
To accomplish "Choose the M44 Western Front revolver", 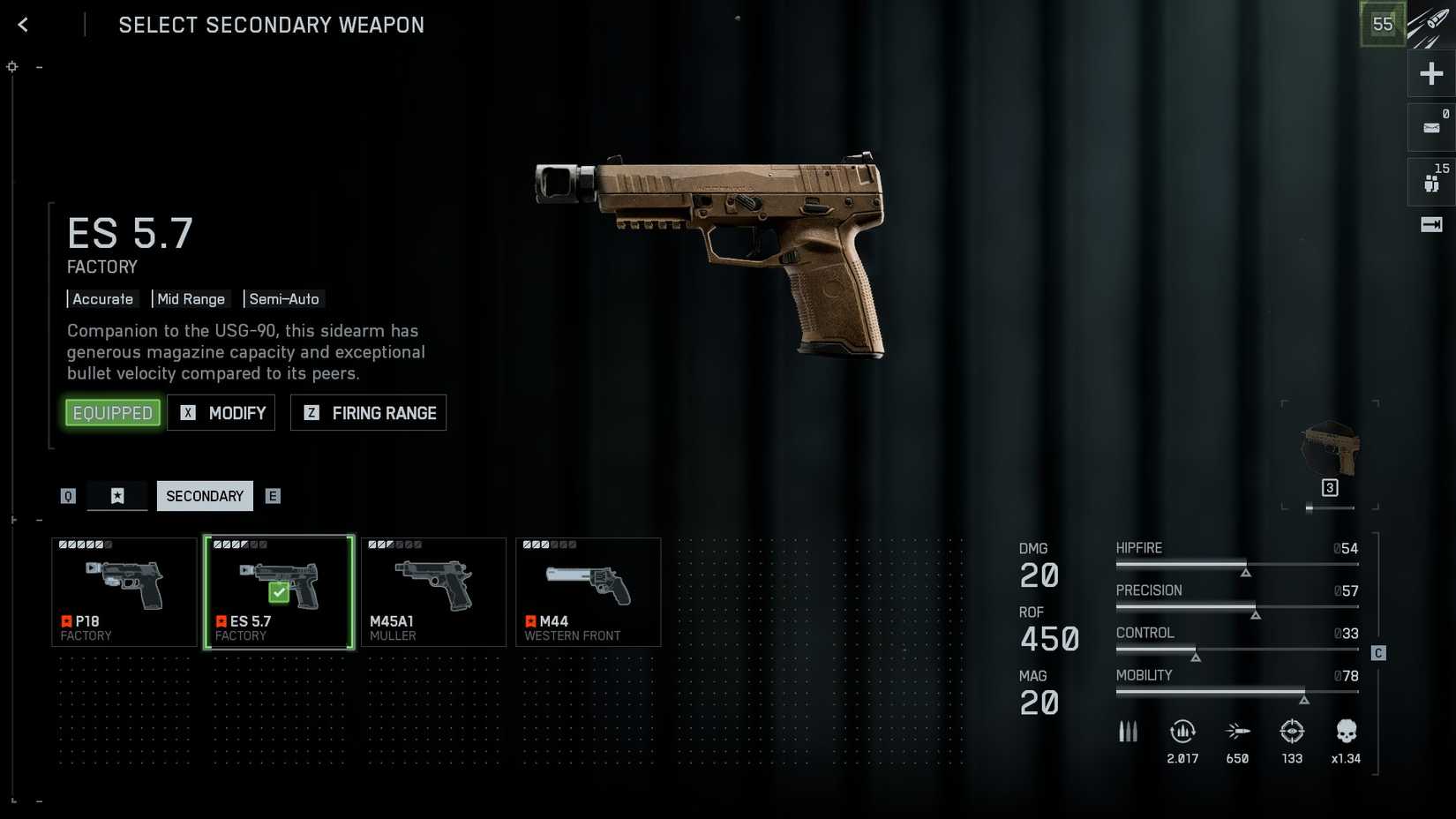I will tap(588, 592).
